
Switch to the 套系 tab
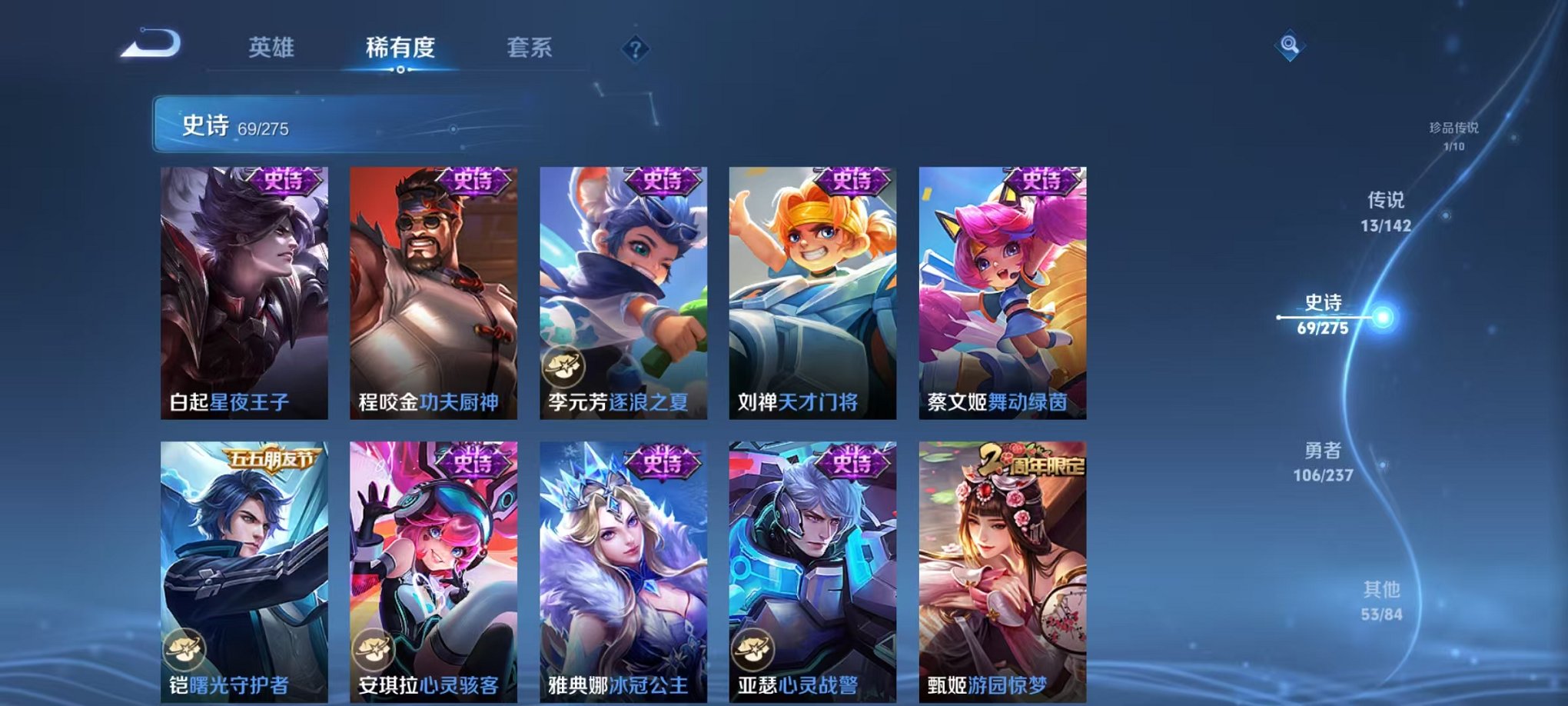[x=530, y=46]
